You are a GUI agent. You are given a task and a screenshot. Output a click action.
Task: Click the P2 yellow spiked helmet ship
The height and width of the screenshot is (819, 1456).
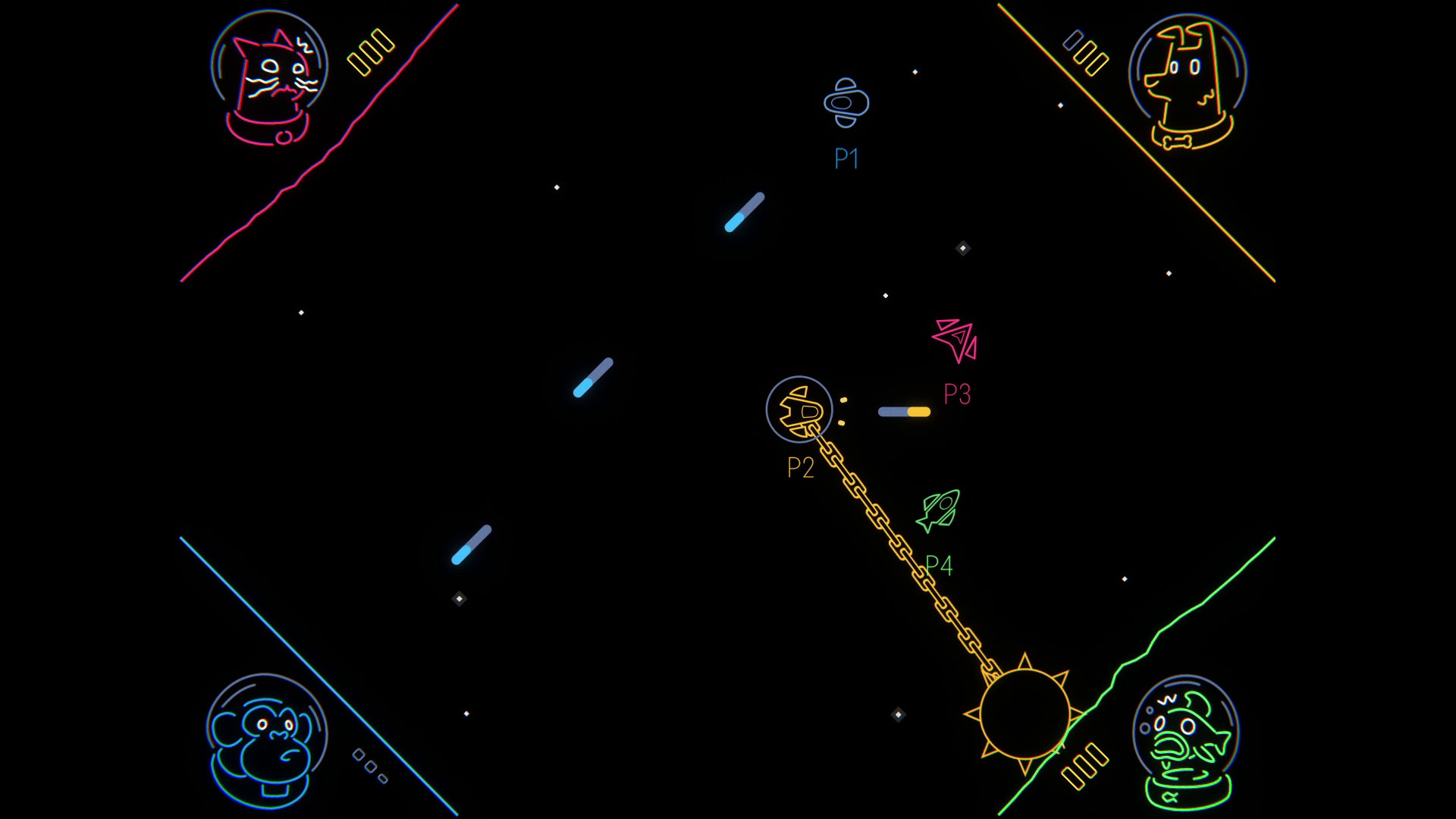(x=800, y=409)
